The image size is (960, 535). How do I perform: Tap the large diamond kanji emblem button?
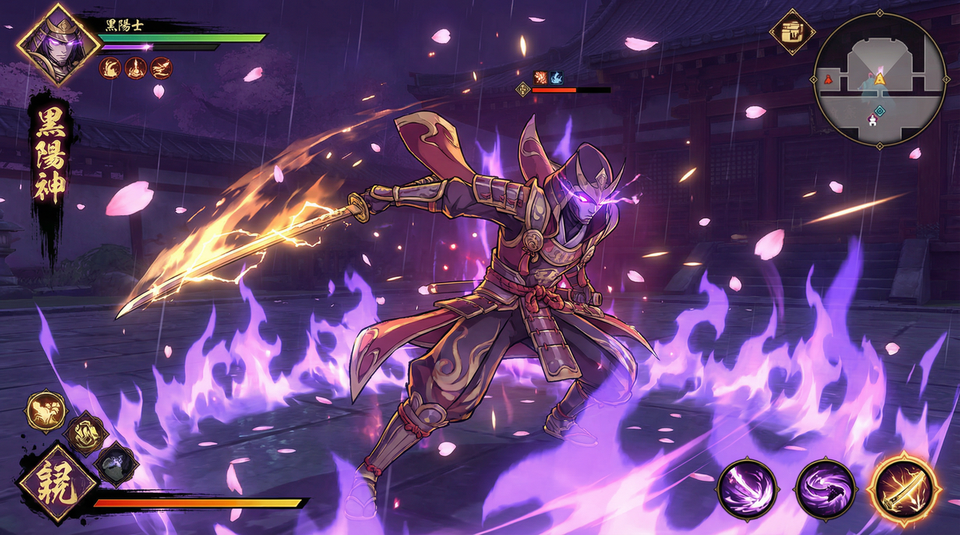click(x=57, y=485)
